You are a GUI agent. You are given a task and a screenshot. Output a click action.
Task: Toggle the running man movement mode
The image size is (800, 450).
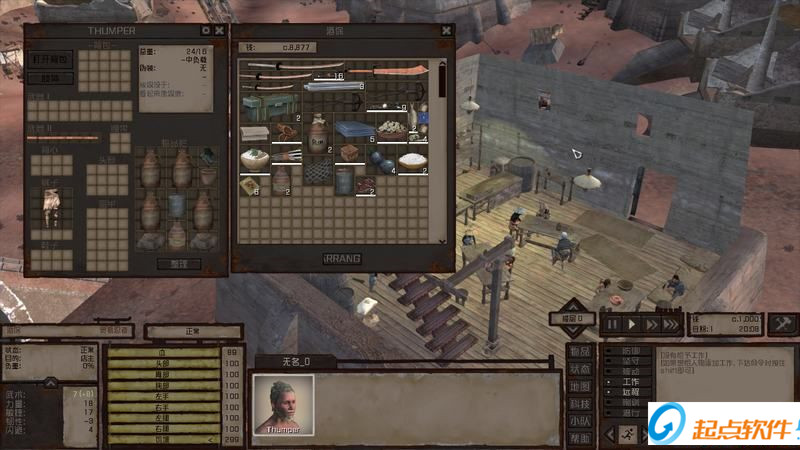coord(626,433)
